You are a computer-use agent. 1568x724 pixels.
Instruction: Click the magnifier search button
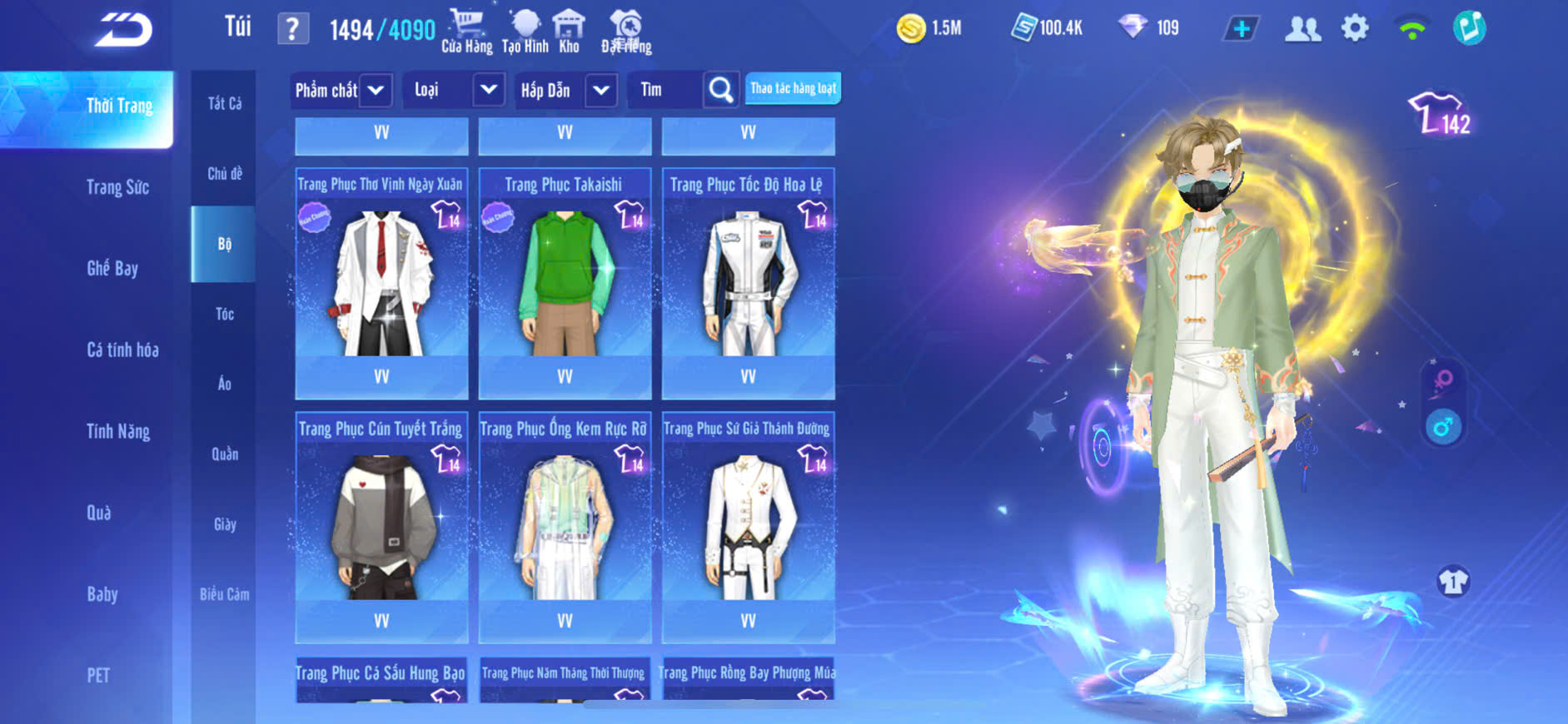coord(721,90)
